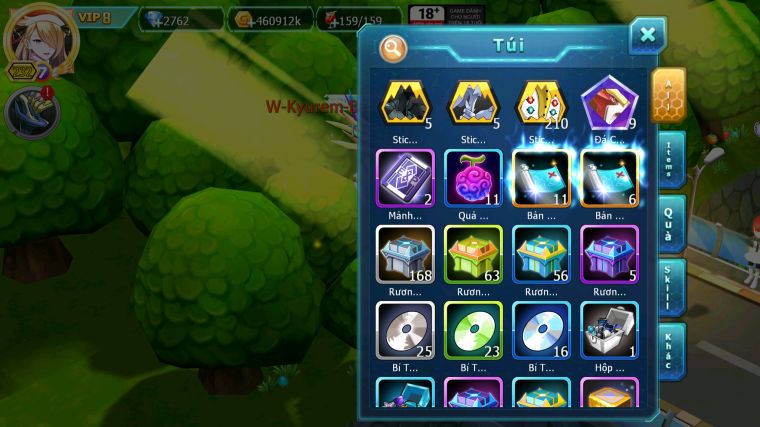Open the winged shoe icon with alert
The height and width of the screenshot is (427, 760).
32,112
